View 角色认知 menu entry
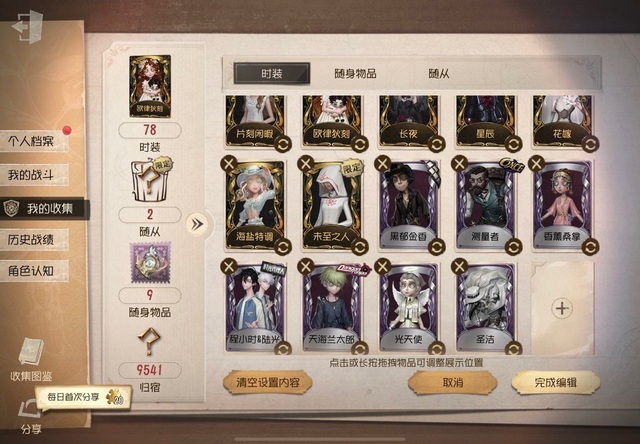The width and height of the screenshot is (640, 444). [x=32, y=270]
